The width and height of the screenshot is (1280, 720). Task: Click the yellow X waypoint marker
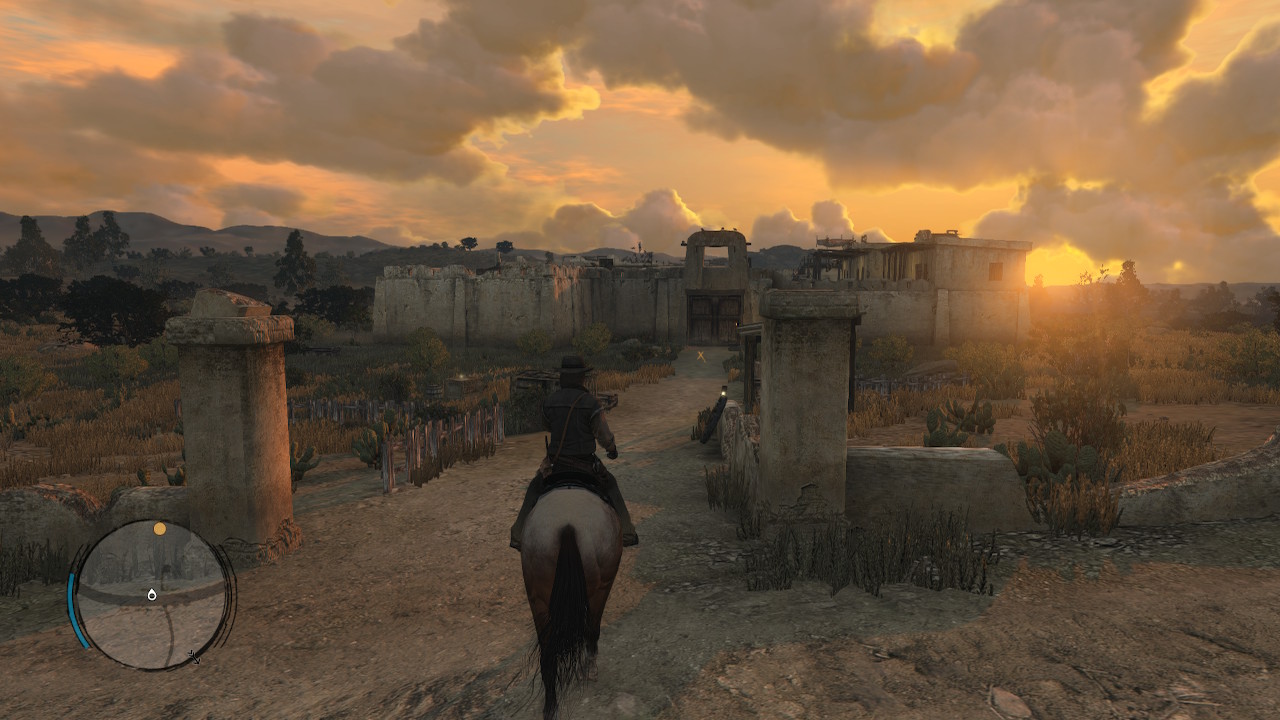[701, 354]
